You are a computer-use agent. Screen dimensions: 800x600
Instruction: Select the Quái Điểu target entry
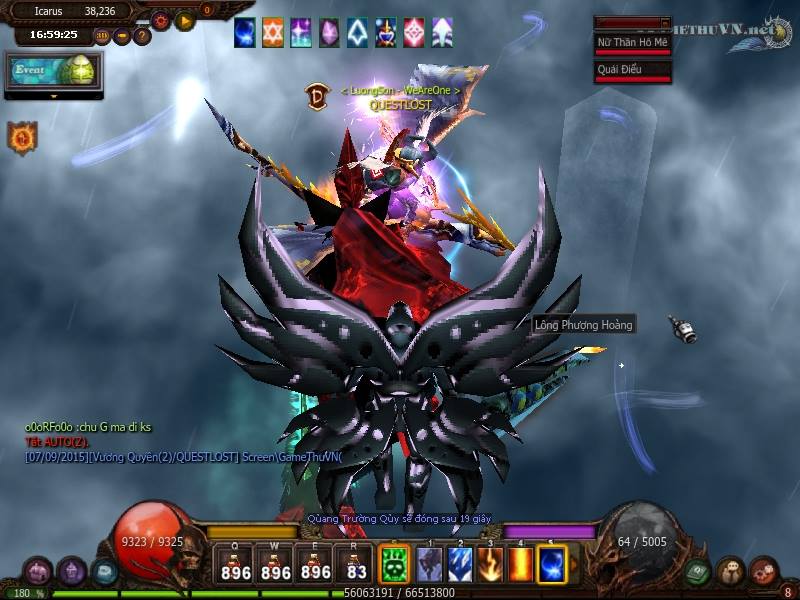click(632, 69)
